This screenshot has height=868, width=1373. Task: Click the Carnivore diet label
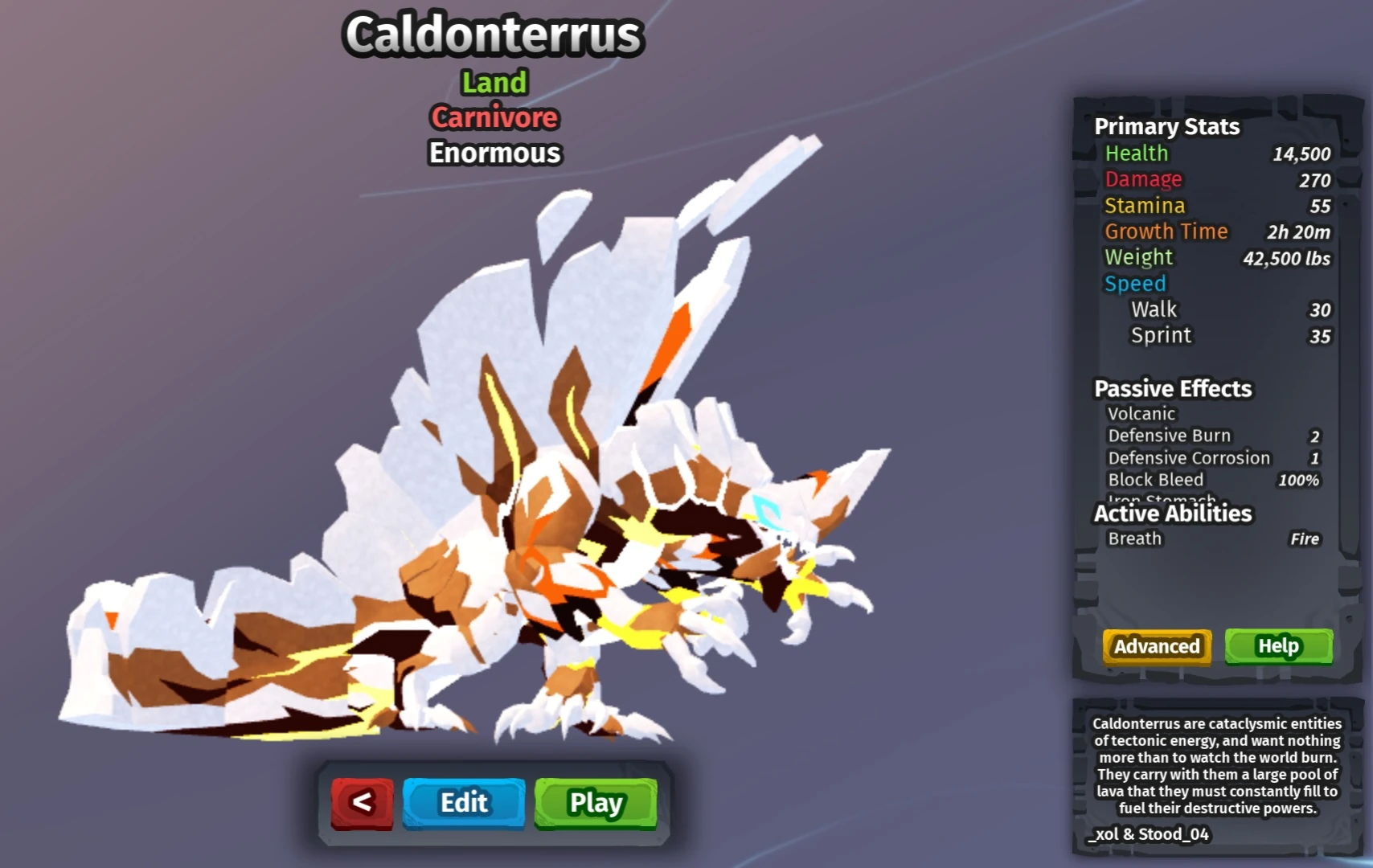493,117
